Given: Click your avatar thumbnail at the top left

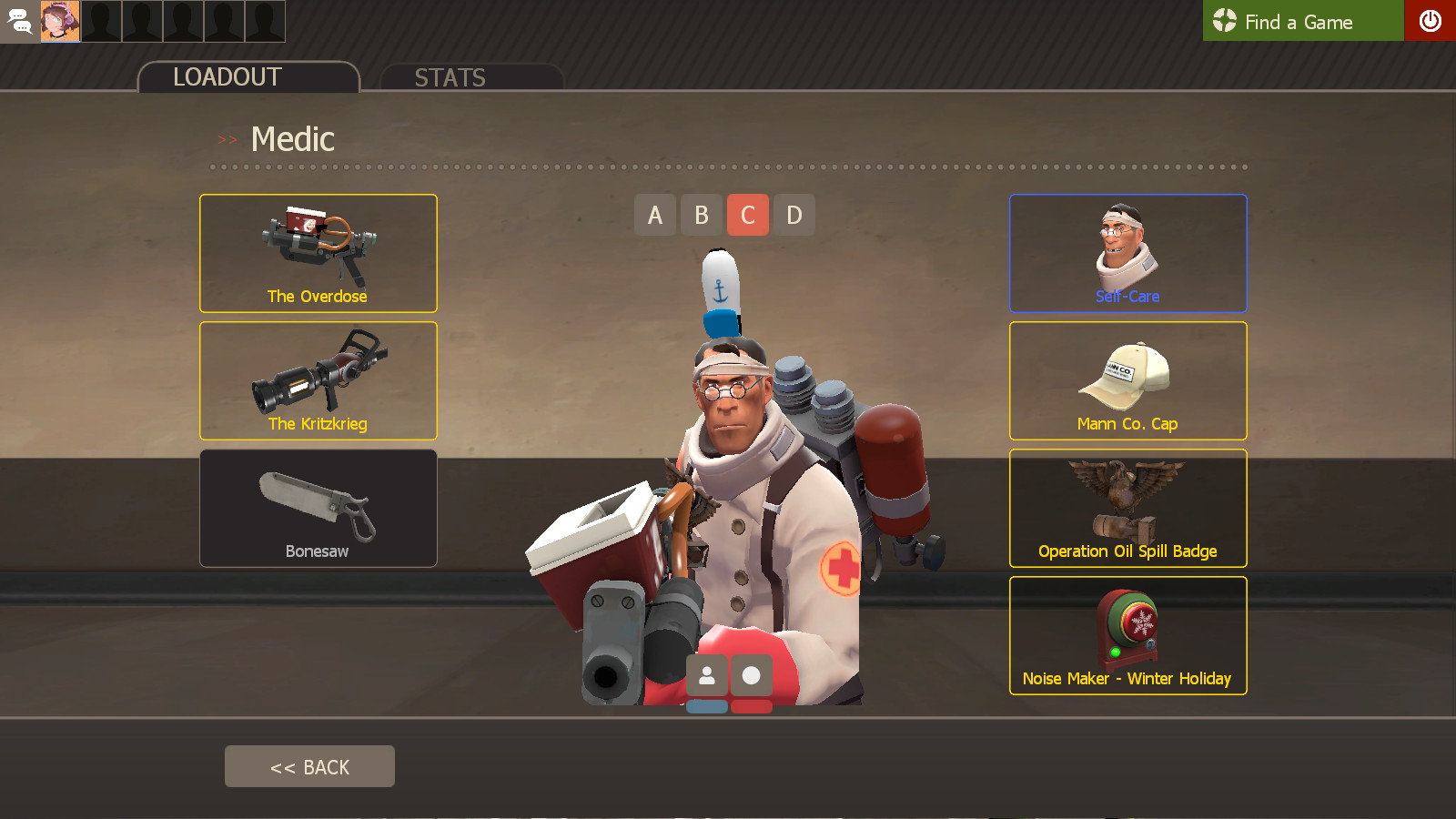Looking at the screenshot, I should tap(59, 21).
